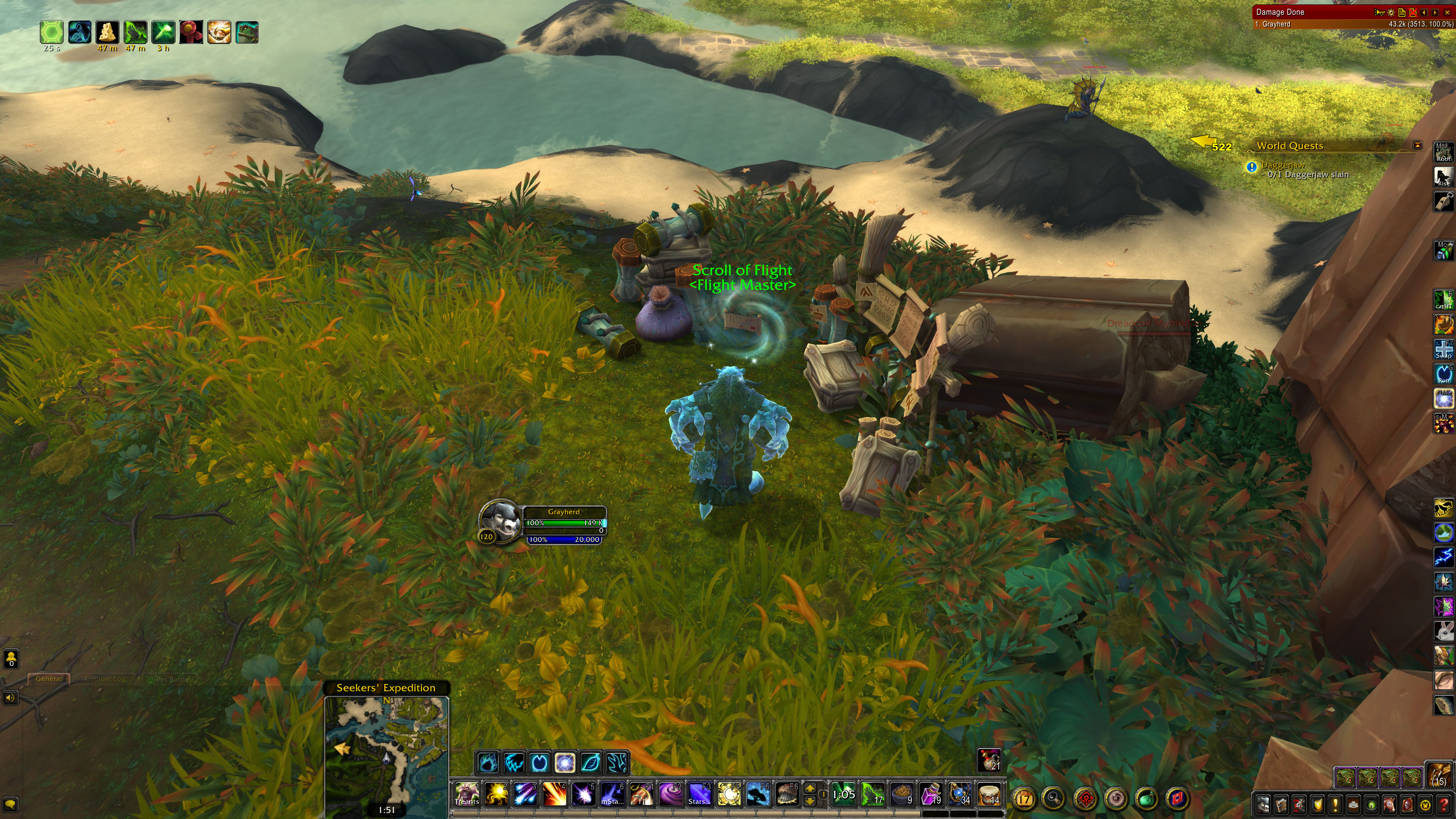Shift into Moonkin form on the stance bar
This screenshot has height=819, width=1456.
point(565,763)
